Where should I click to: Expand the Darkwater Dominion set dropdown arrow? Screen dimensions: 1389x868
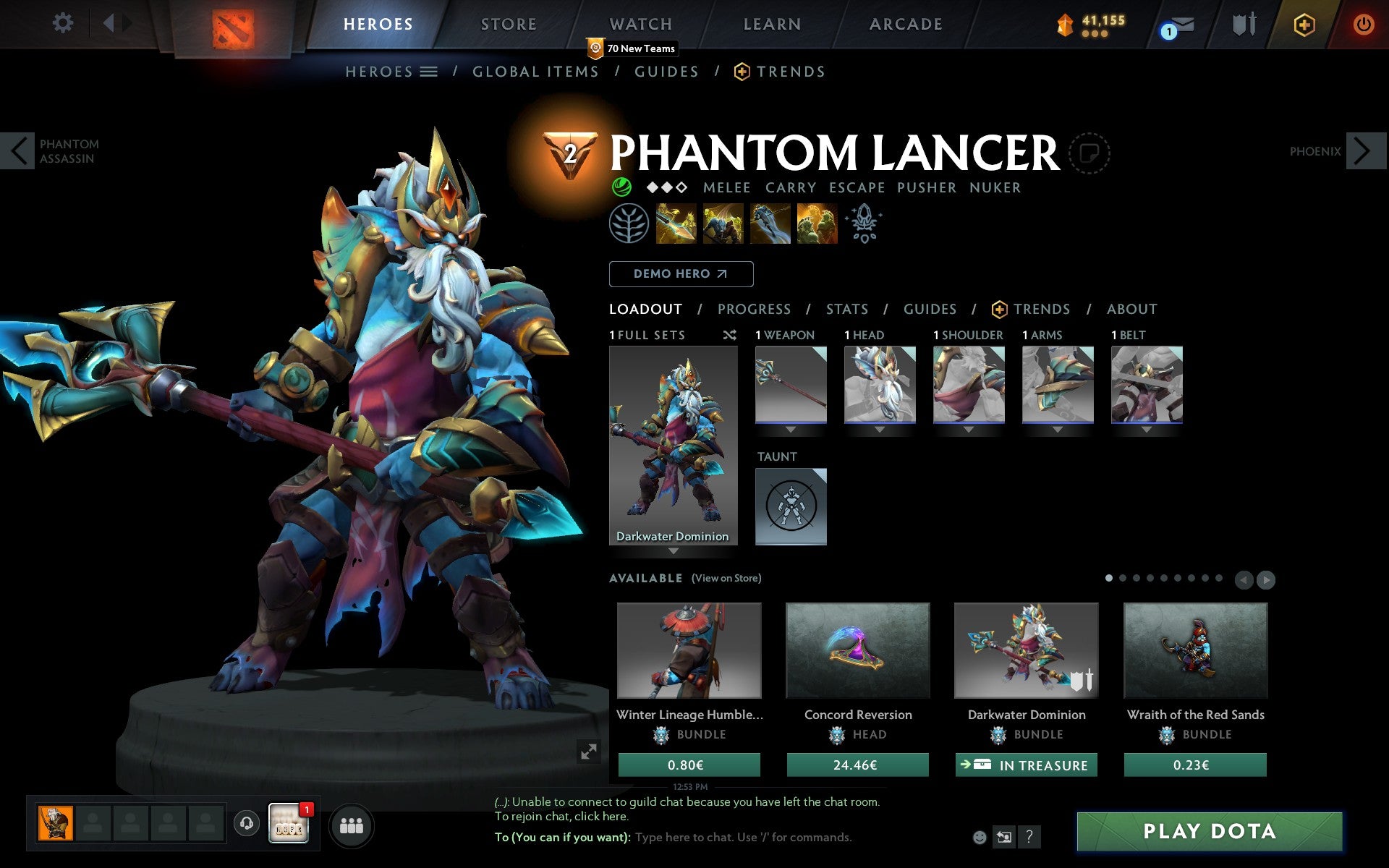(x=675, y=550)
